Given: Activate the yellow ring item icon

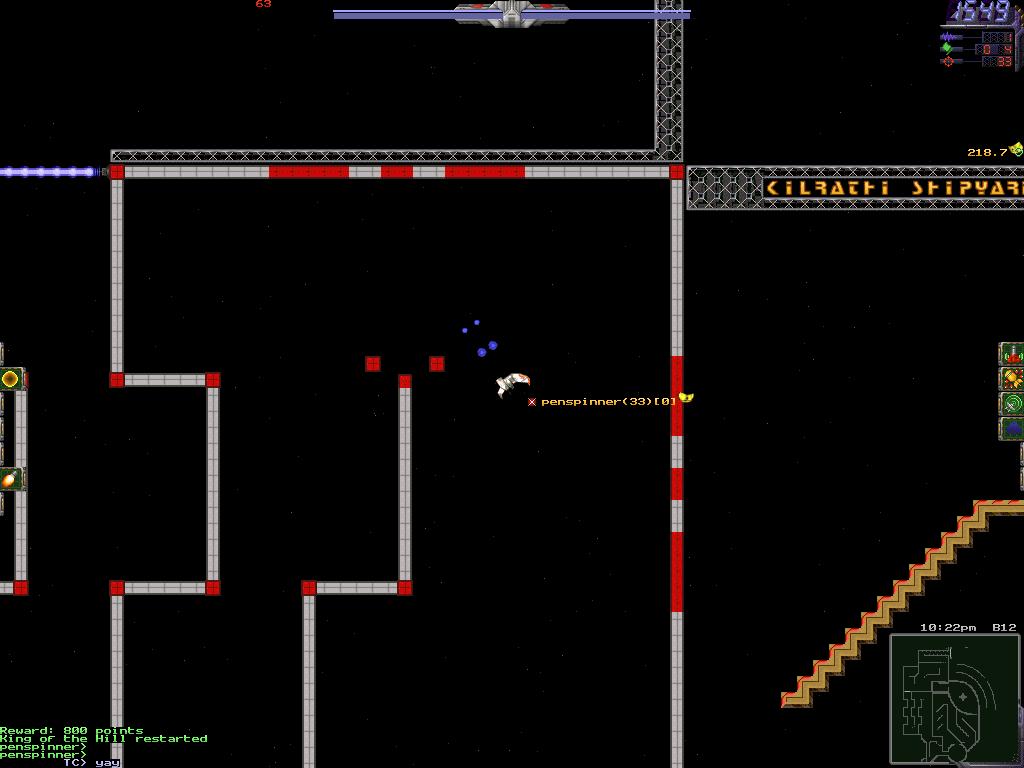Looking at the screenshot, I should point(10,379).
